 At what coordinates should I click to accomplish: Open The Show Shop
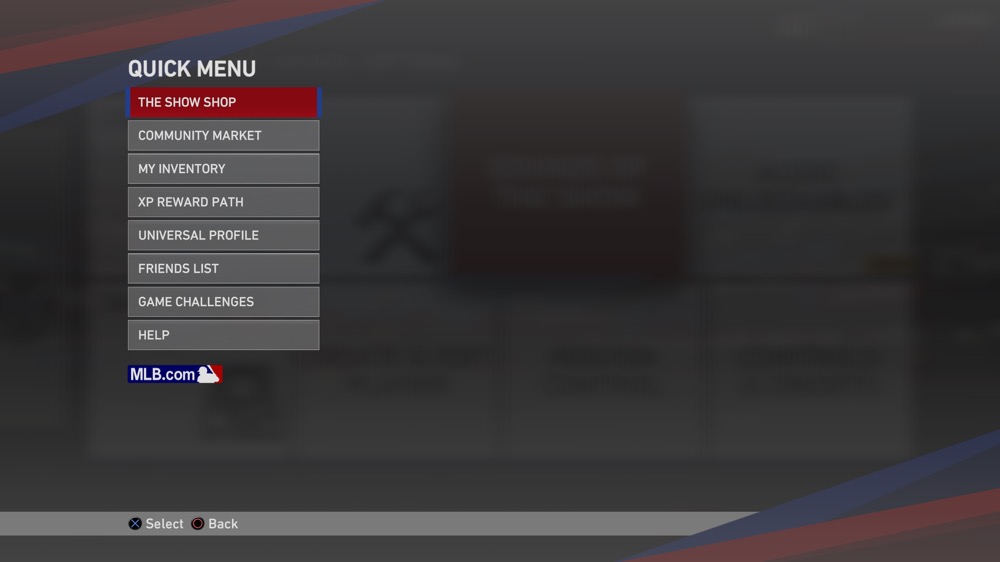(x=223, y=102)
